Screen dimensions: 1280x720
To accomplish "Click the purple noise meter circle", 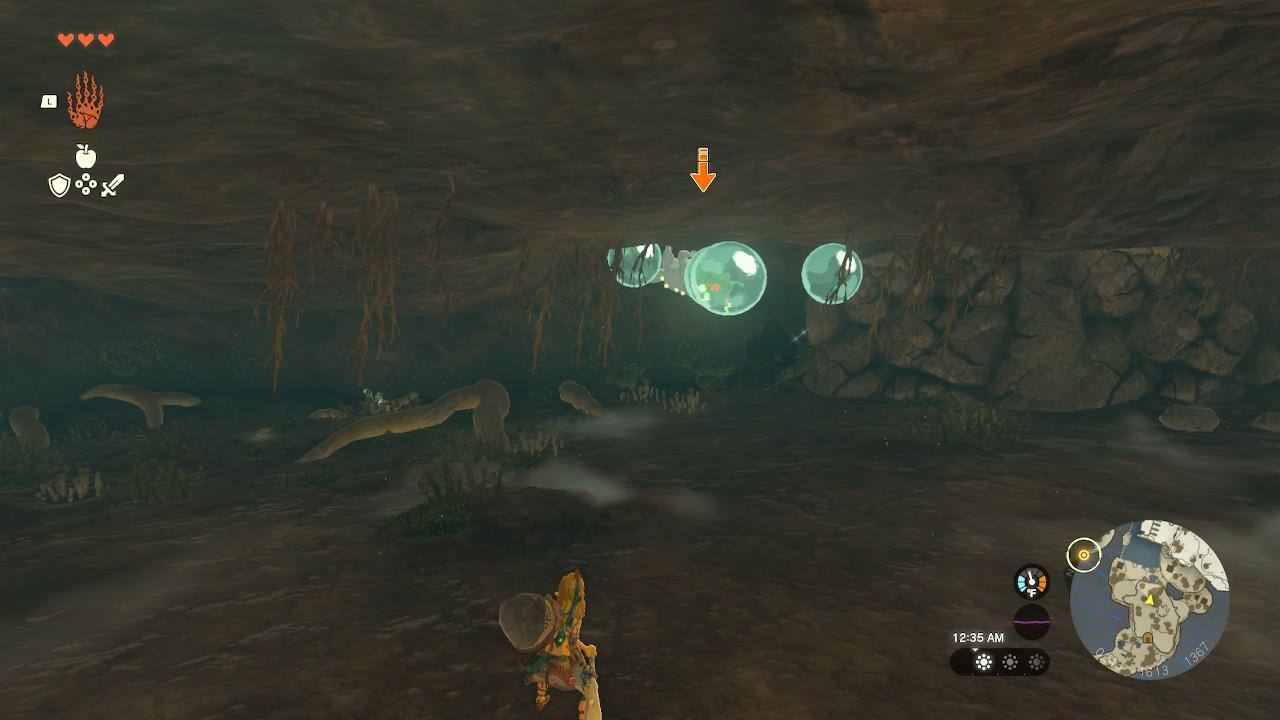I will point(1031,621).
